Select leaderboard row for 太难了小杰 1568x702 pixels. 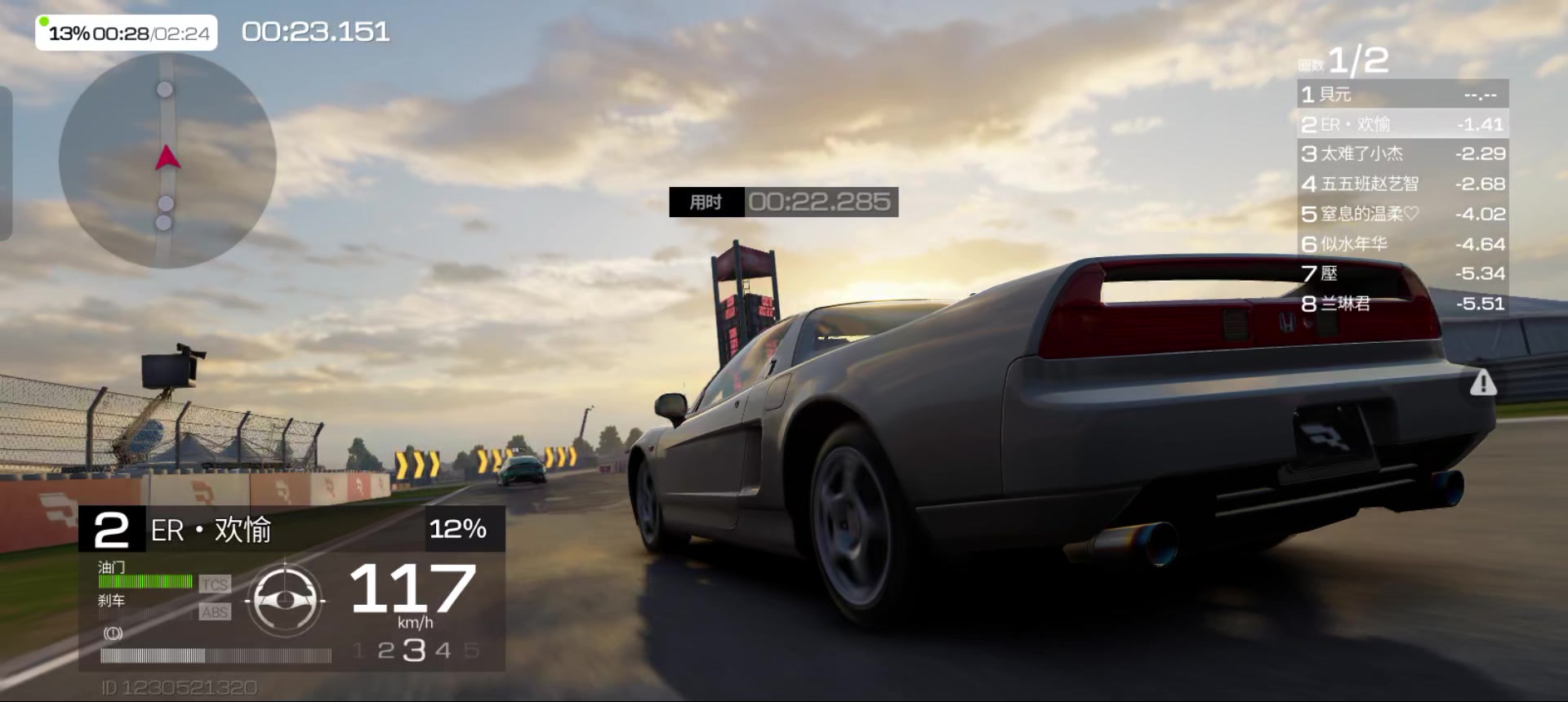[x=1402, y=153]
